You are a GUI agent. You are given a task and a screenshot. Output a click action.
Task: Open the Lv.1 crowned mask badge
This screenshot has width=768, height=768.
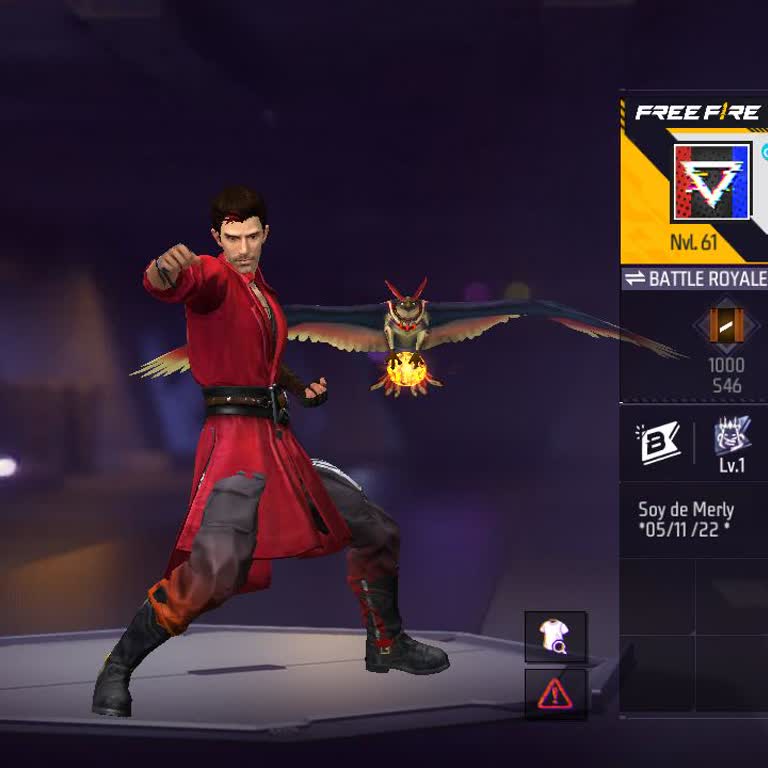tap(732, 441)
